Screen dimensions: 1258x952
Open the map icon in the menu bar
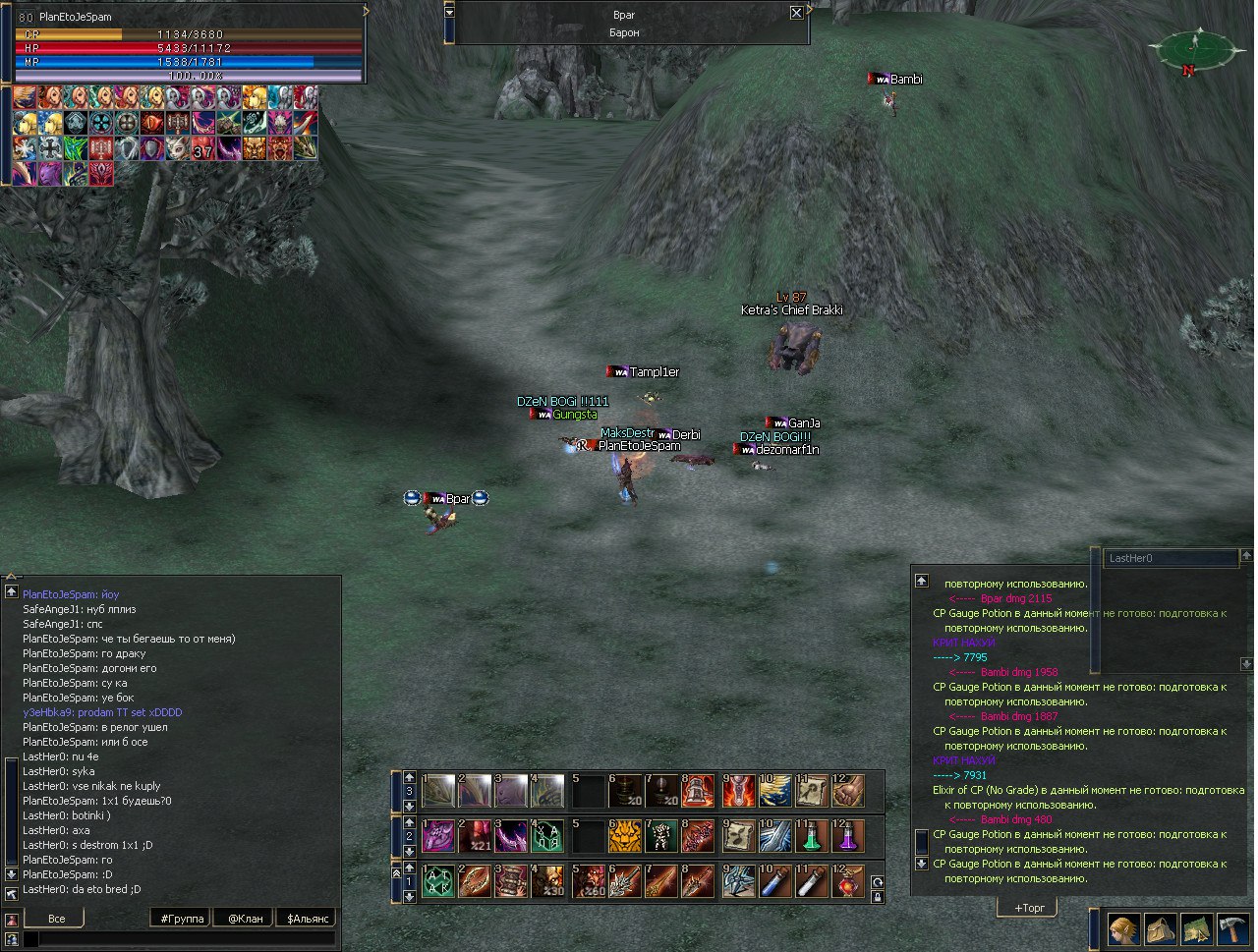pos(1196,928)
